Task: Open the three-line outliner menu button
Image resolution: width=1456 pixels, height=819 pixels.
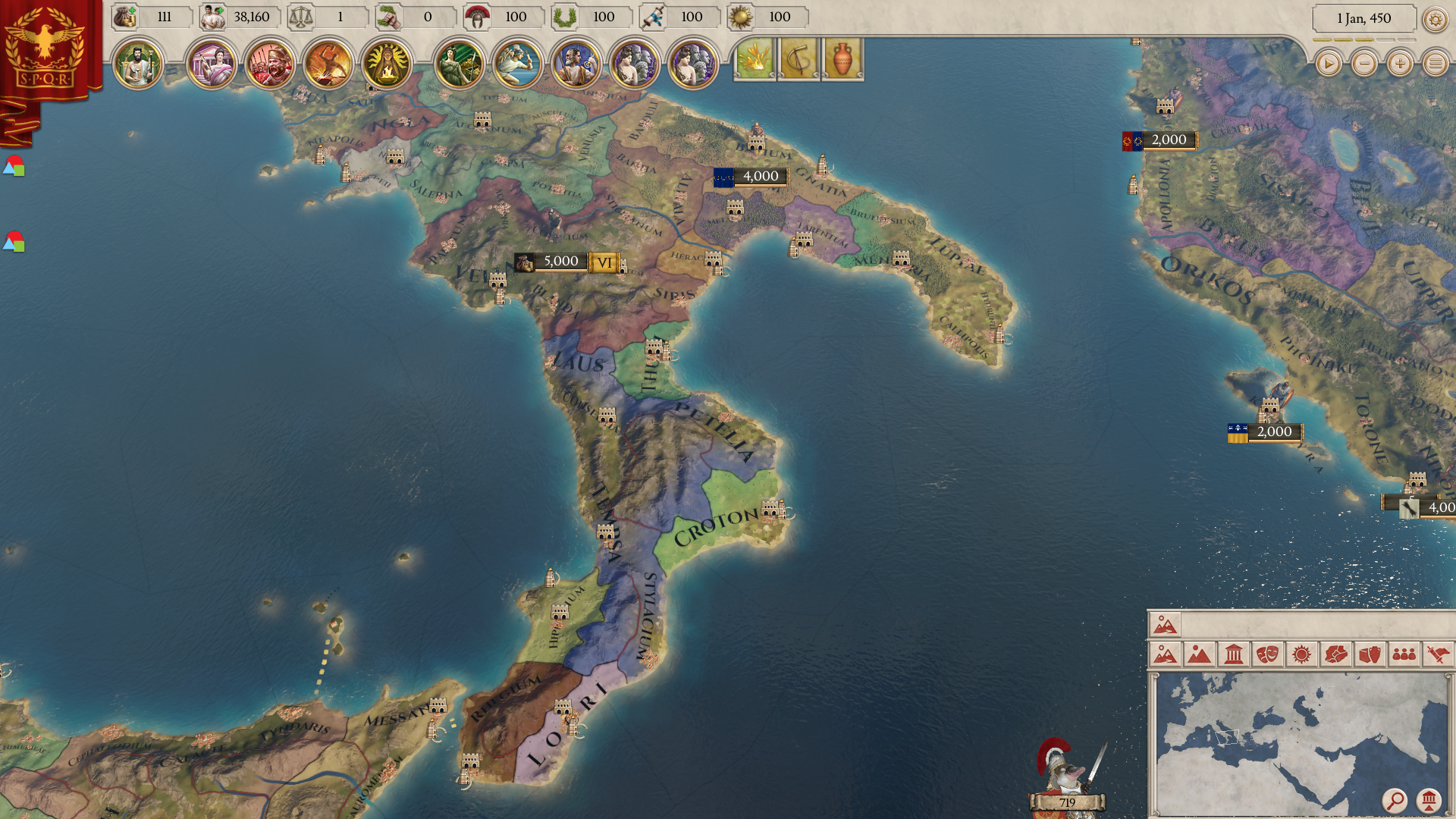Action: (x=1435, y=64)
